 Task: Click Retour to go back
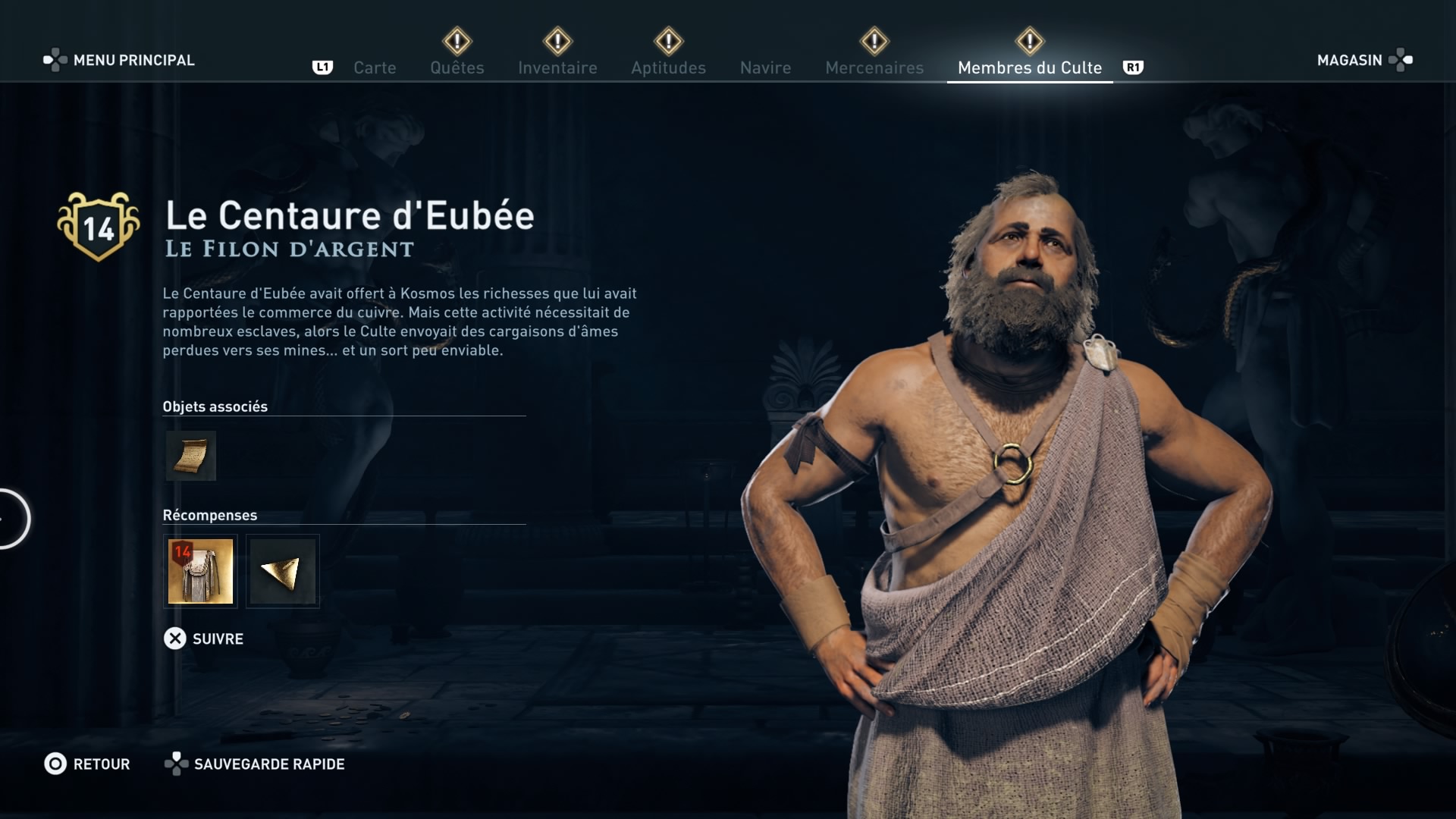(87, 764)
